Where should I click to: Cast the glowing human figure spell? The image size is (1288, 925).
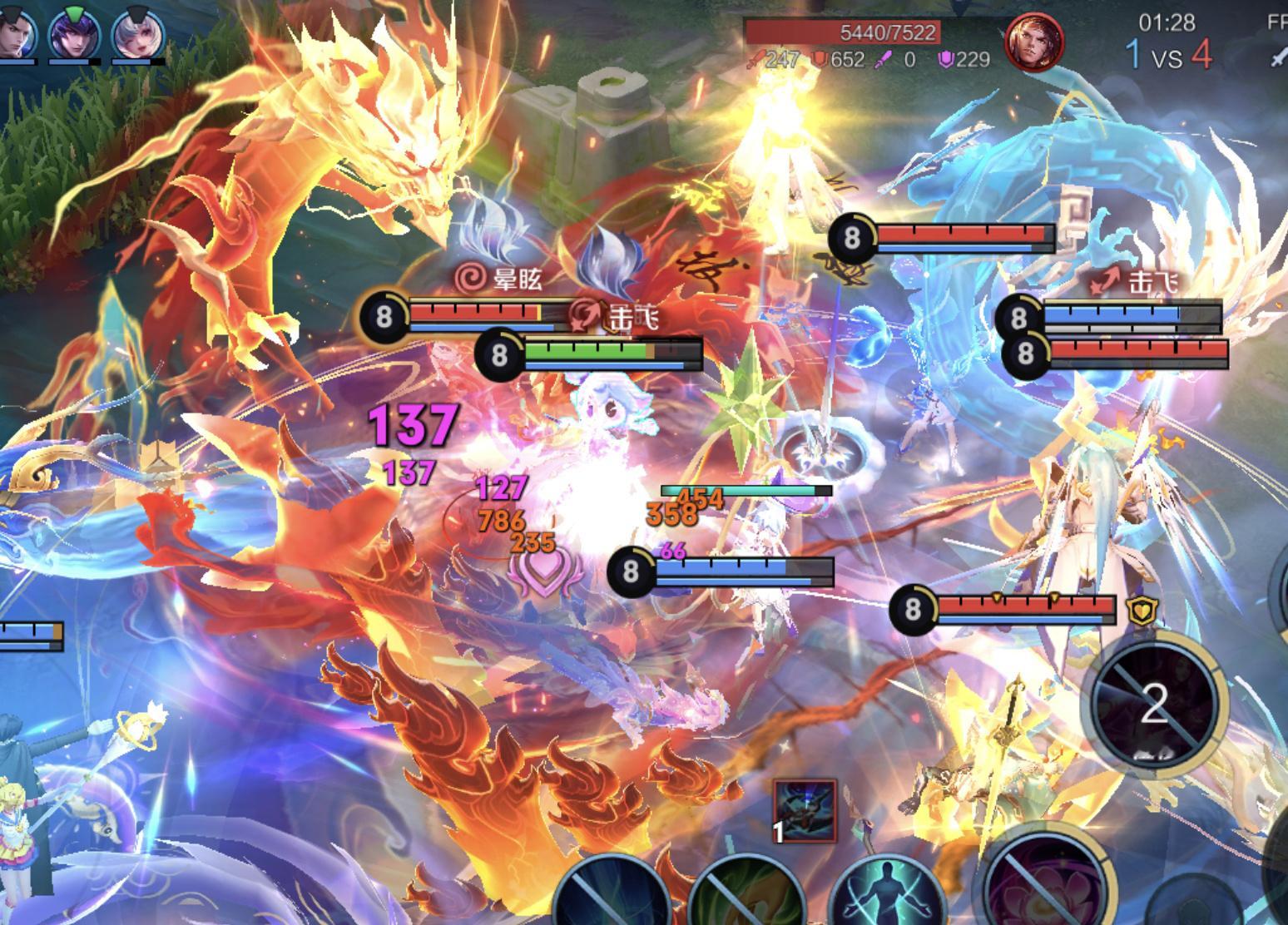(887, 894)
